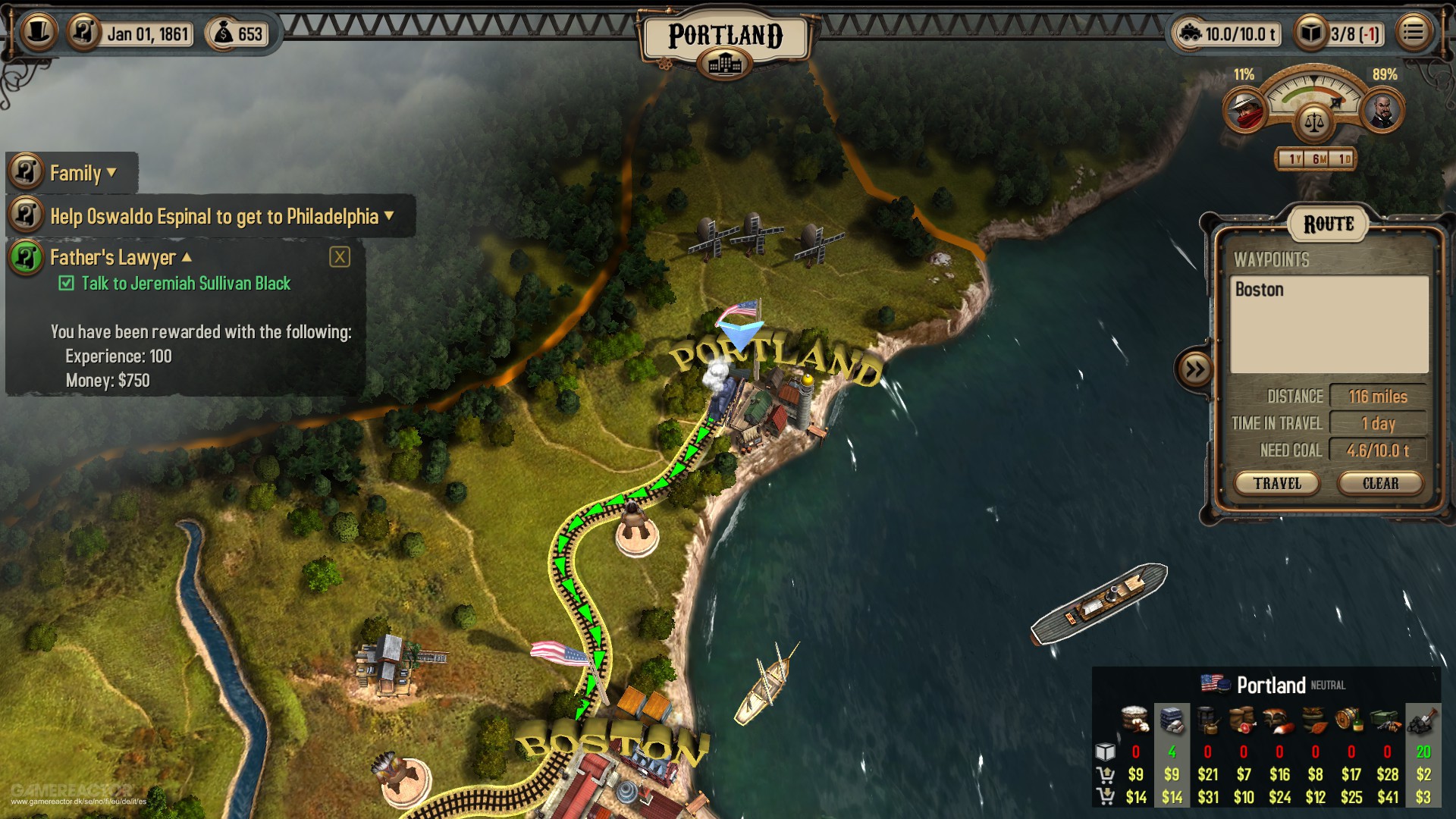The height and width of the screenshot is (819, 1456).
Task: Collapse the Route panel with the double-arrow button
Action: [x=1194, y=369]
